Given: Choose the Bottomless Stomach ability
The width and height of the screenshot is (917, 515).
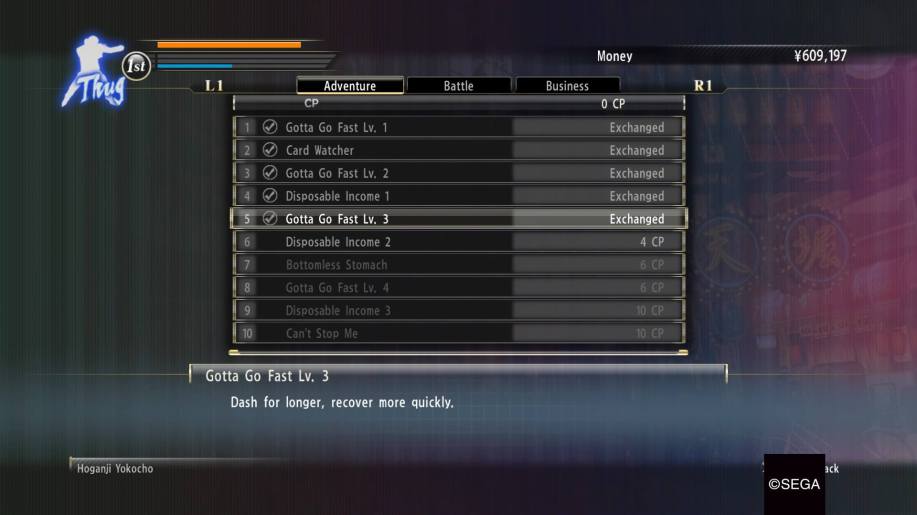Looking at the screenshot, I should click(460, 265).
